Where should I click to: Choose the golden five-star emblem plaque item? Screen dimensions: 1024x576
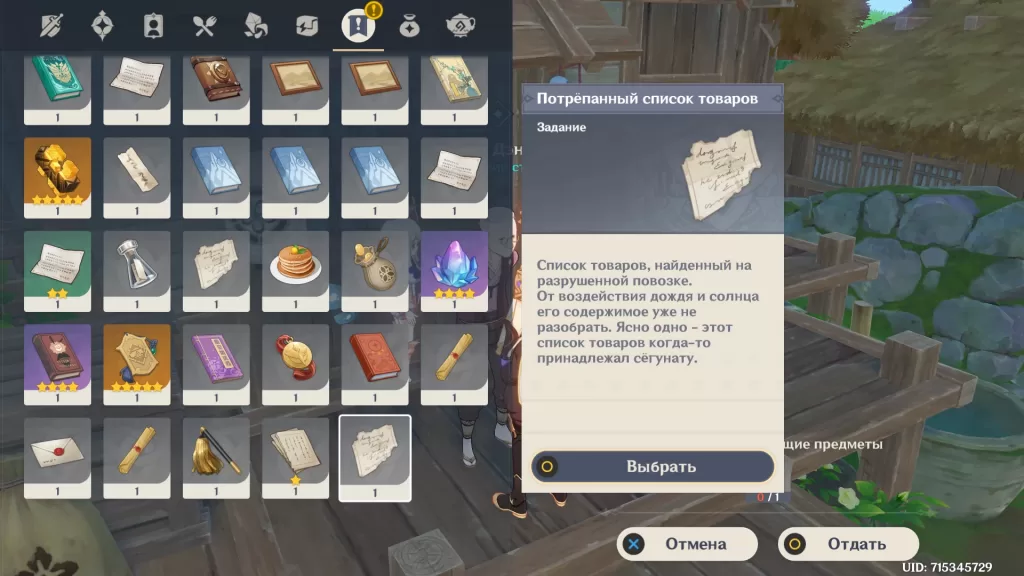tap(136, 357)
